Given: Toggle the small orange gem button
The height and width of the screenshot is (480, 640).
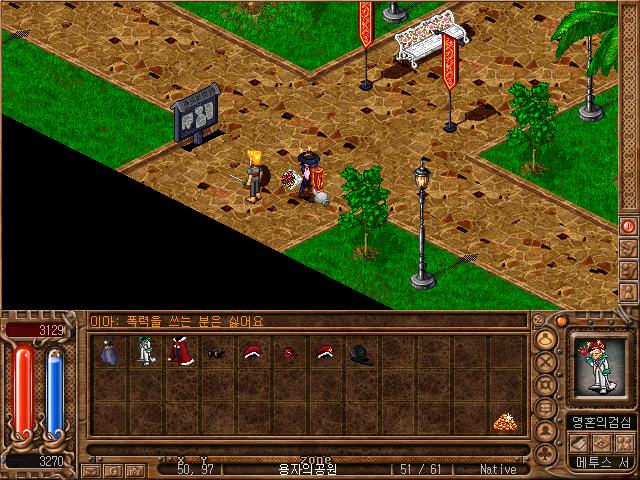Looking at the screenshot, I should (x=561, y=320).
